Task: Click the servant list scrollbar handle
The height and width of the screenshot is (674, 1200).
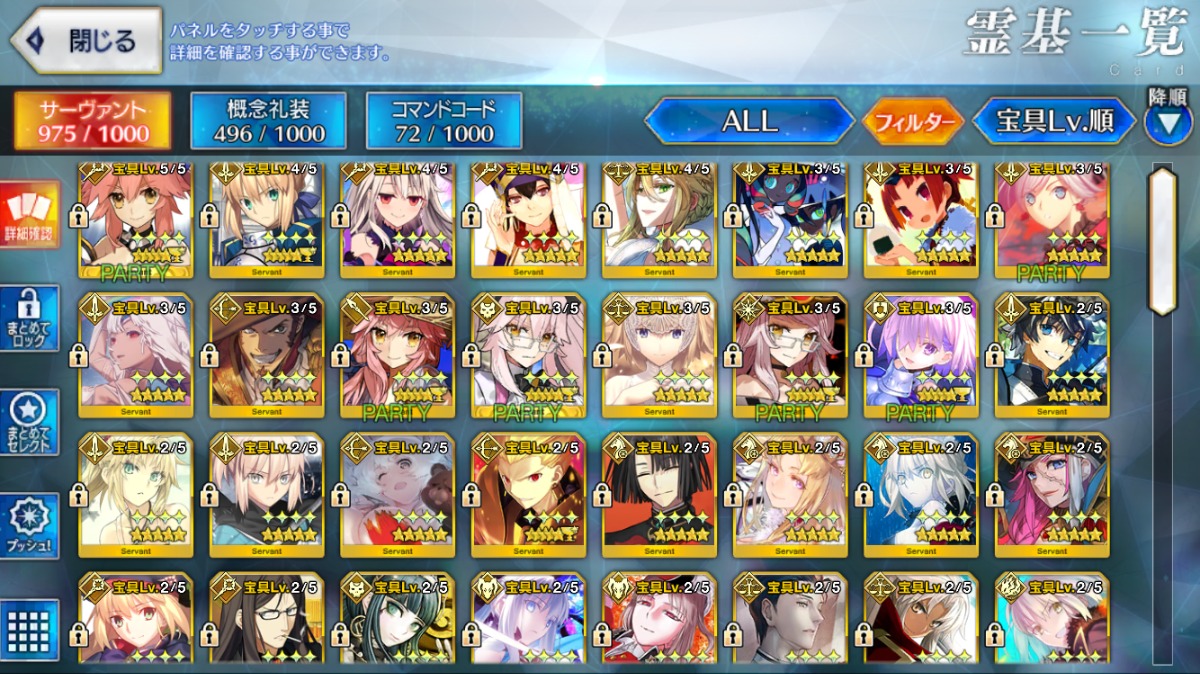Action: tap(1162, 240)
